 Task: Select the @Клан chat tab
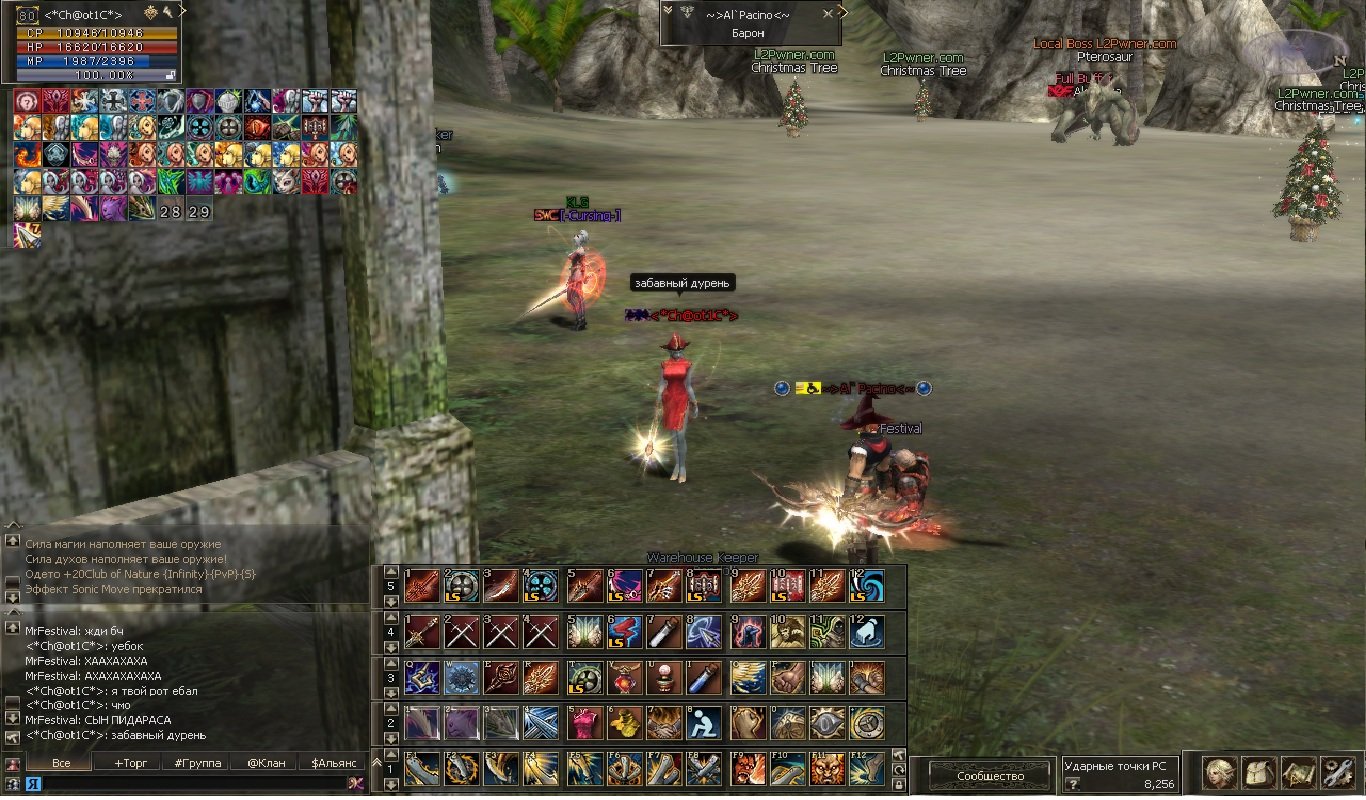pos(265,763)
